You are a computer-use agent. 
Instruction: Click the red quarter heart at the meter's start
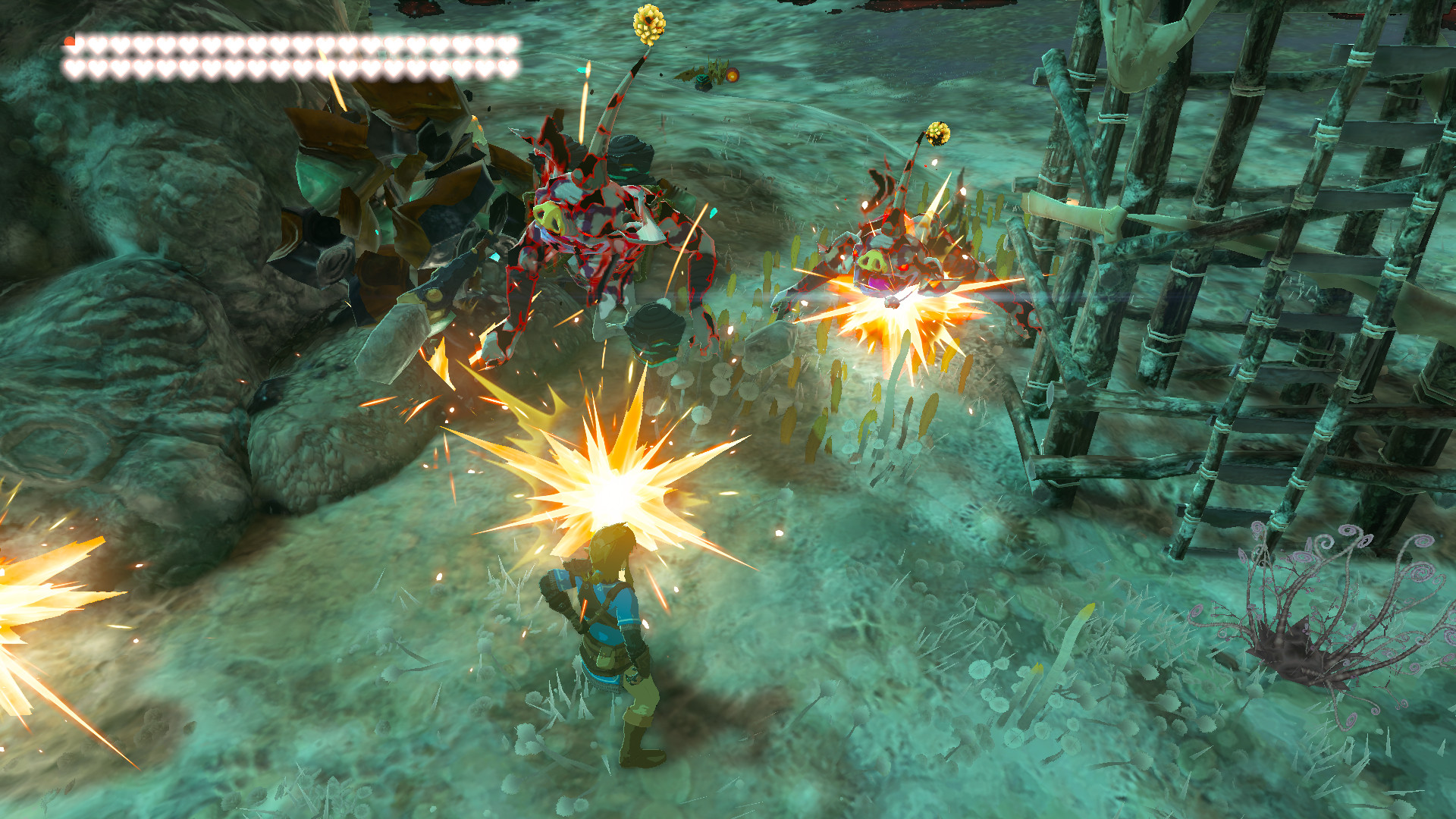point(70,41)
